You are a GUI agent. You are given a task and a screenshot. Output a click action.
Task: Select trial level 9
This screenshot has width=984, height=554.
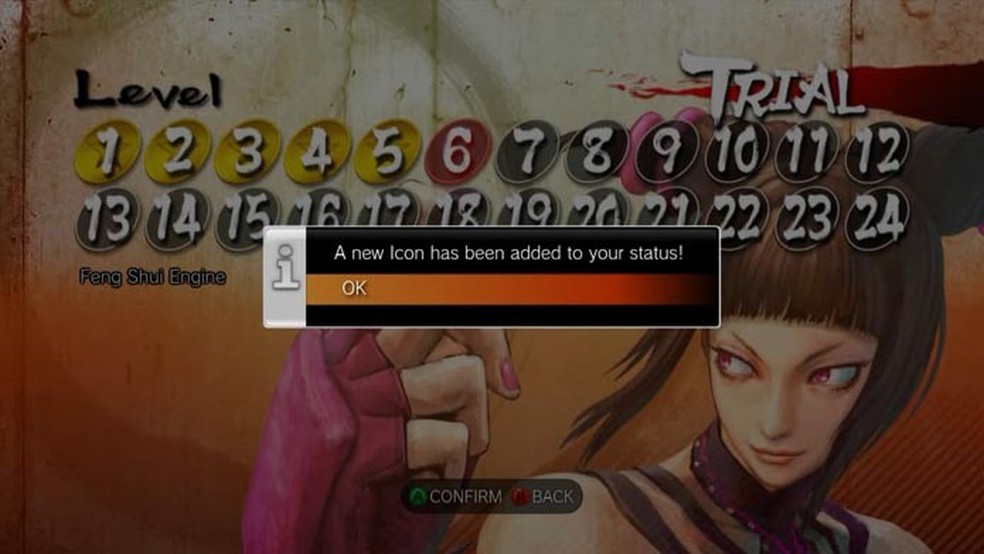tap(667, 153)
